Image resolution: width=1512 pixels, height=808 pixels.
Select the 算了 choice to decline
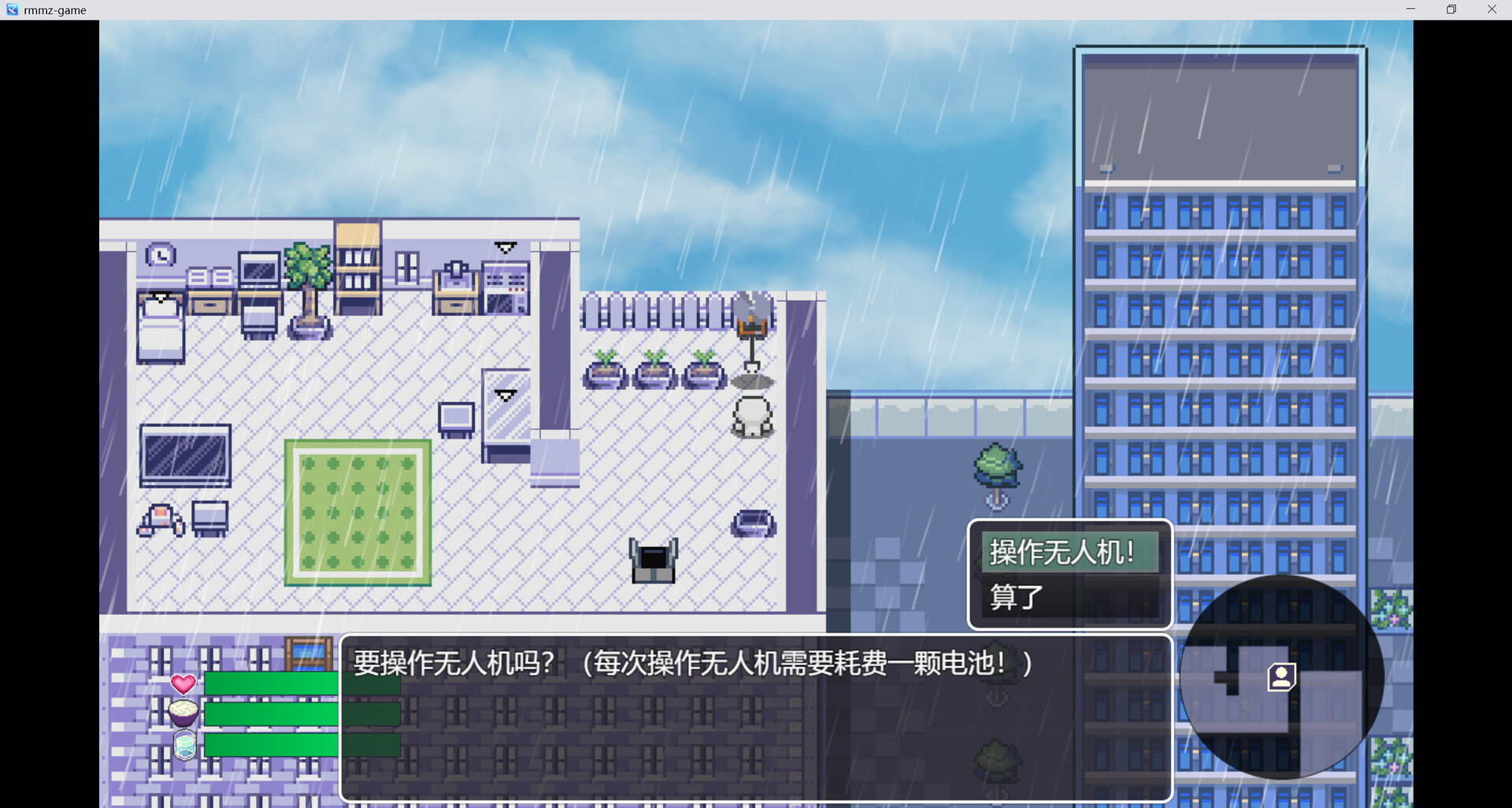click(1016, 599)
